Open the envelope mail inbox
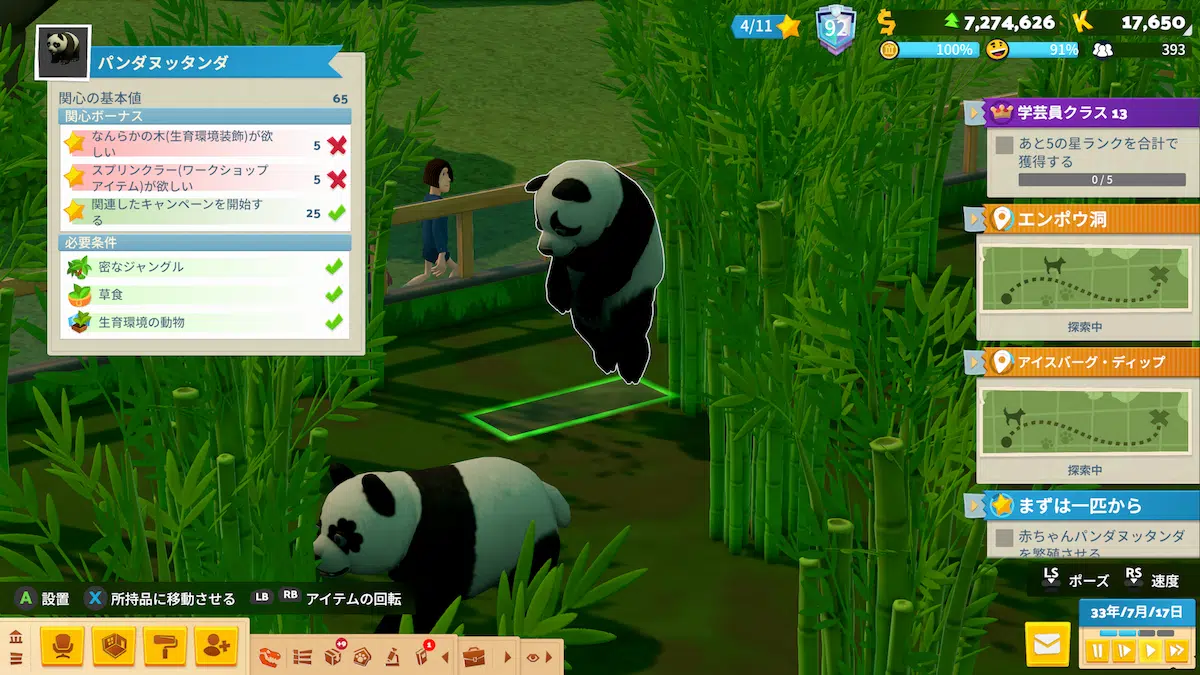This screenshot has height=675, width=1200. pos(1047,645)
